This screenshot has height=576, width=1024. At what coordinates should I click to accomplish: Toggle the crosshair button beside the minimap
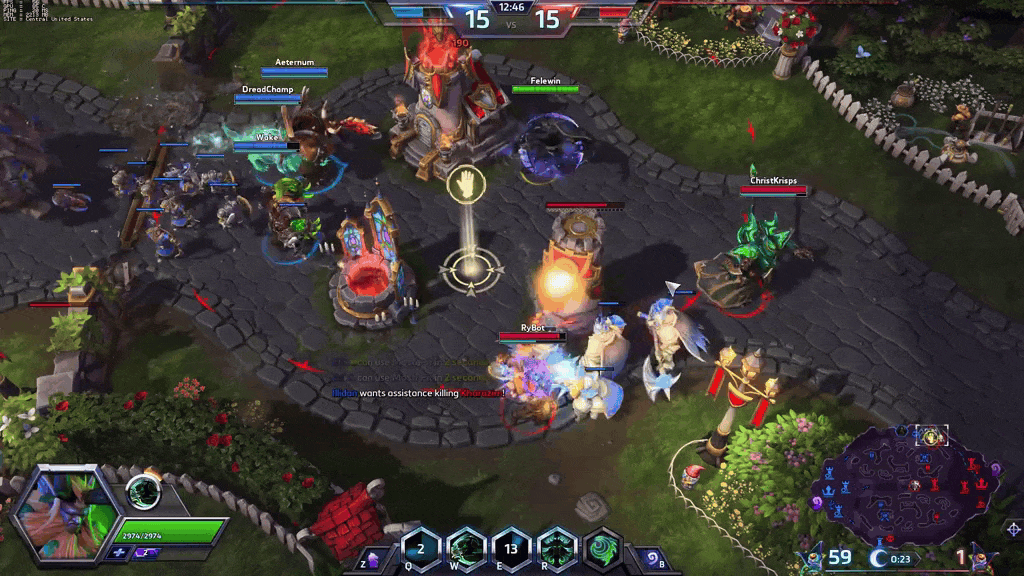click(x=1013, y=528)
